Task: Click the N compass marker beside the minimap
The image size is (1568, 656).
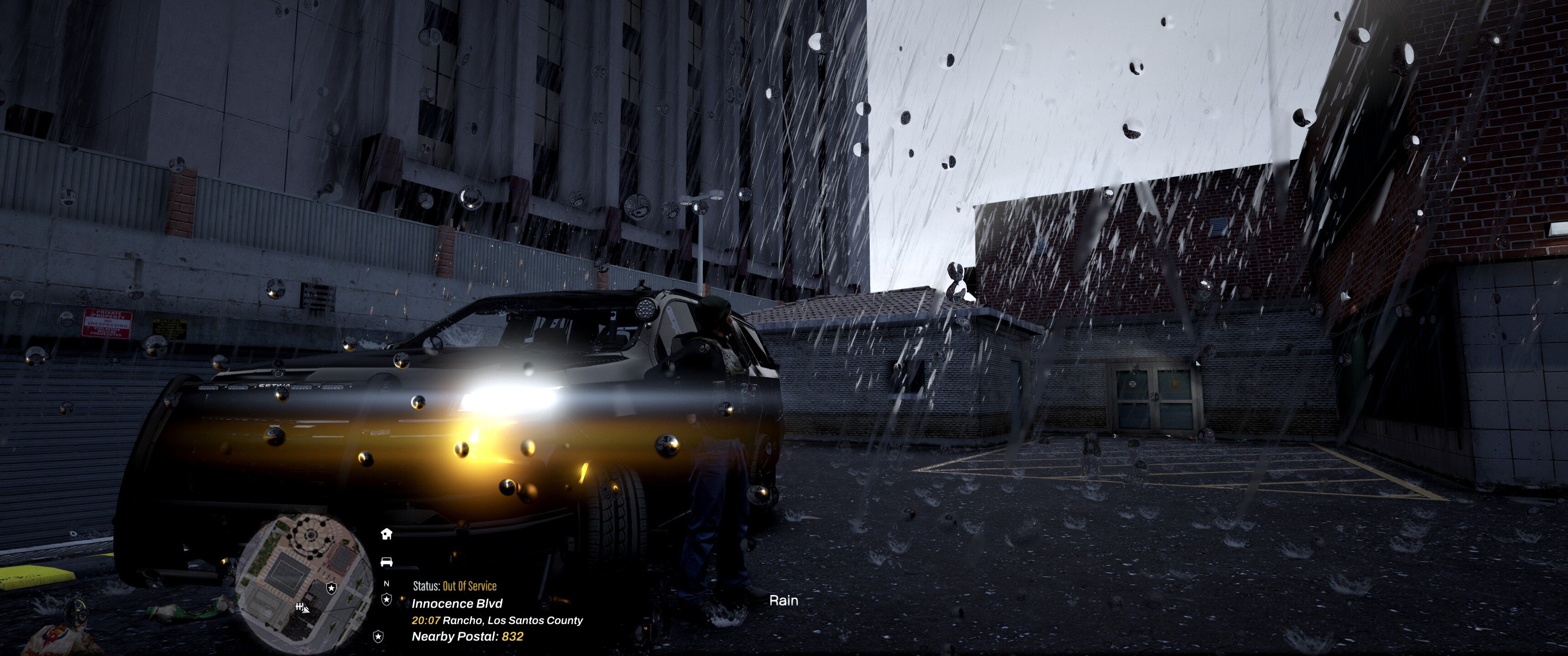Action: 386,584
